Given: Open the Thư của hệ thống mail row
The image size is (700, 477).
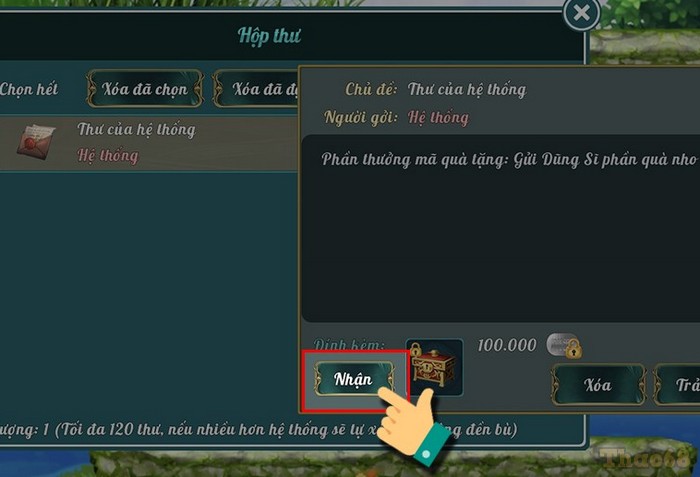Looking at the screenshot, I should (x=135, y=142).
